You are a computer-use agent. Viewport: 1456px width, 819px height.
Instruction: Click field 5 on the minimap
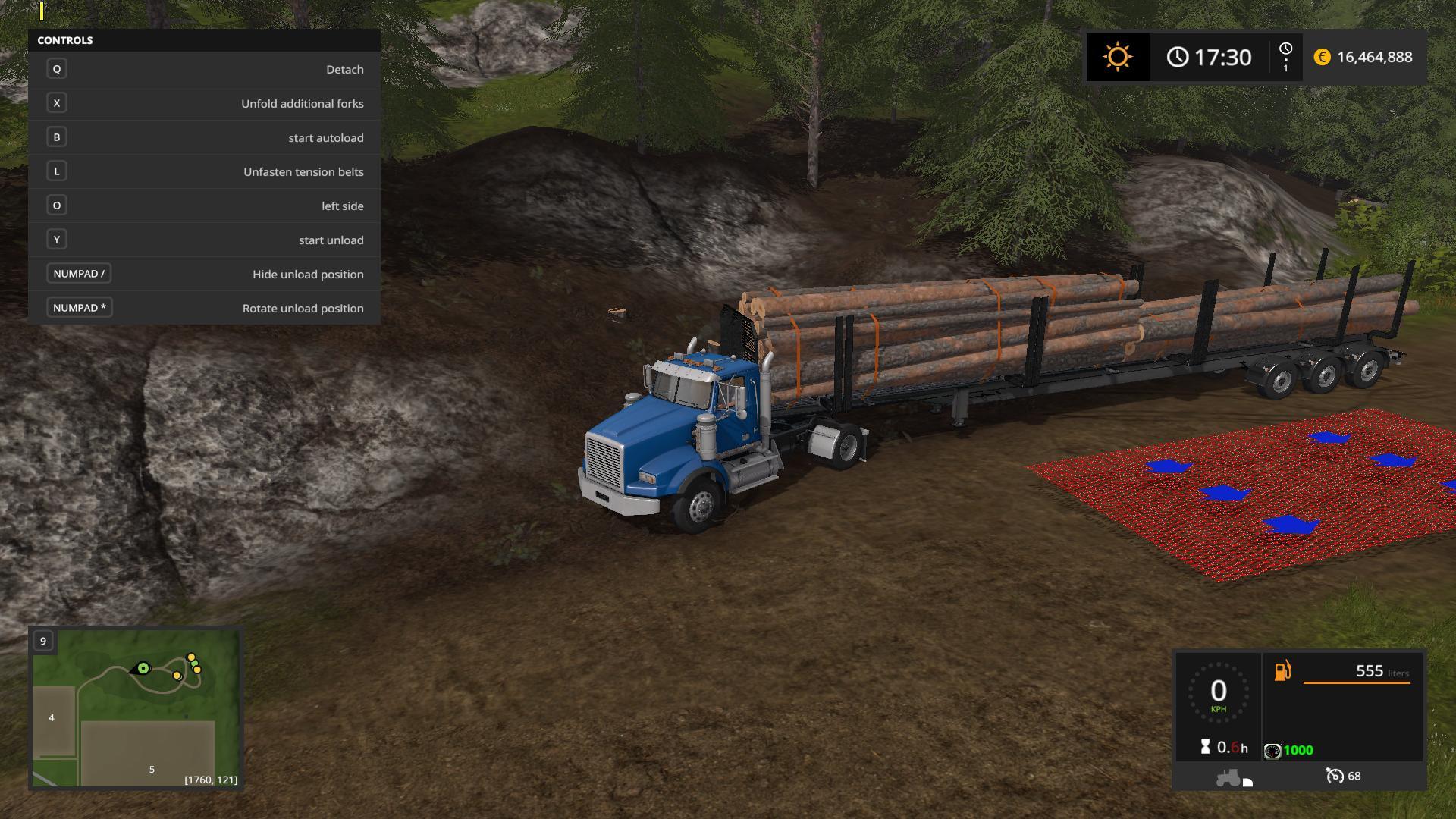point(152,769)
